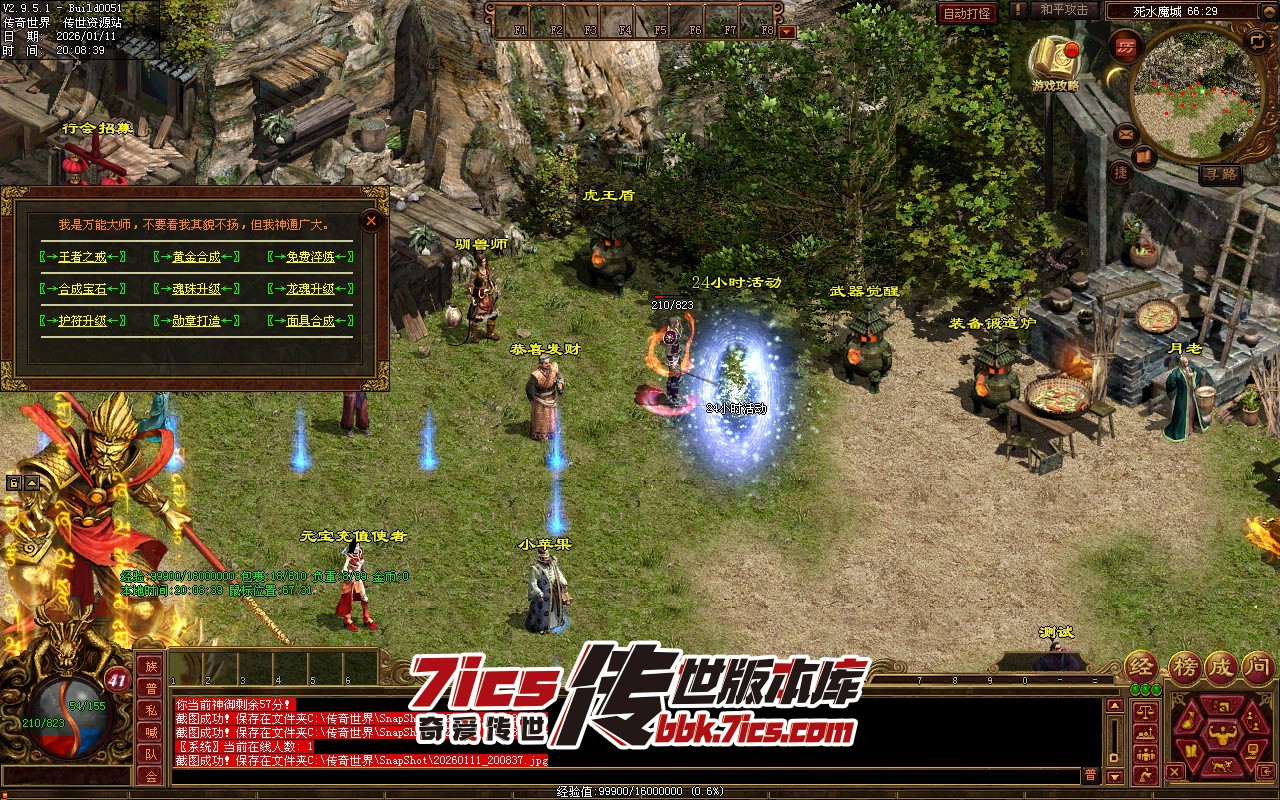Select the 魂珠升级 option

(x=196, y=289)
